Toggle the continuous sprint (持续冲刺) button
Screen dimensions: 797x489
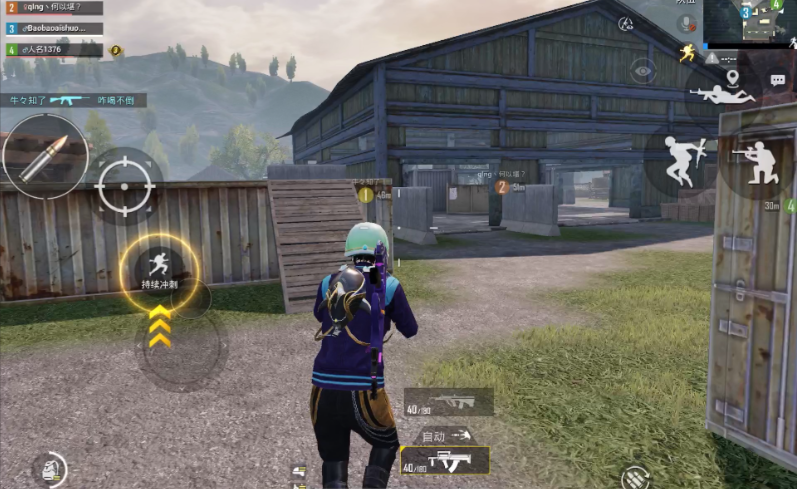159,269
